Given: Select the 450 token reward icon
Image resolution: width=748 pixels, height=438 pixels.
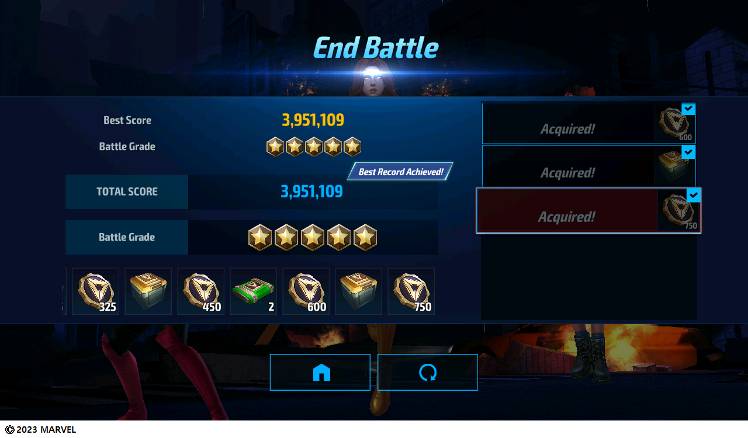Looking at the screenshot, I should coord(200,292).
